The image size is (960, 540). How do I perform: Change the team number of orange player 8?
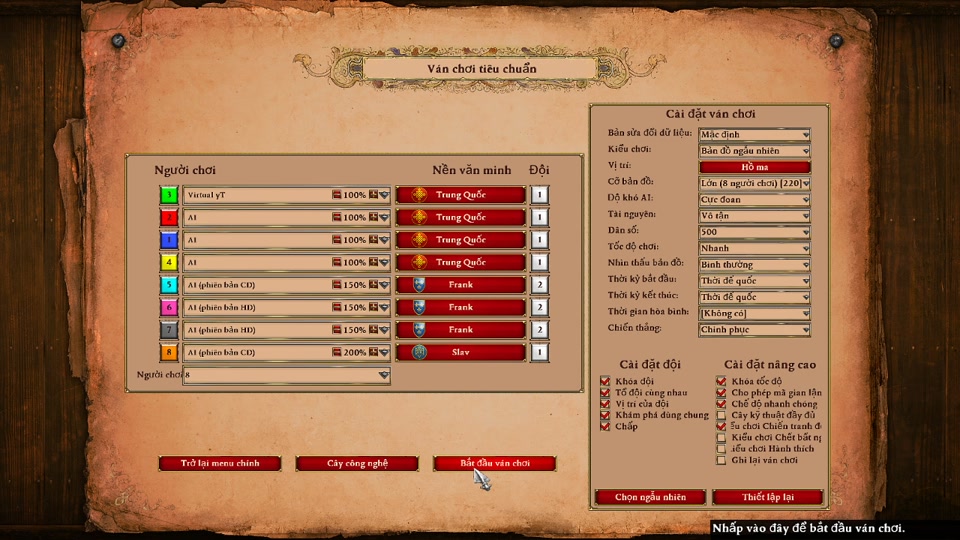pos(540,352)
